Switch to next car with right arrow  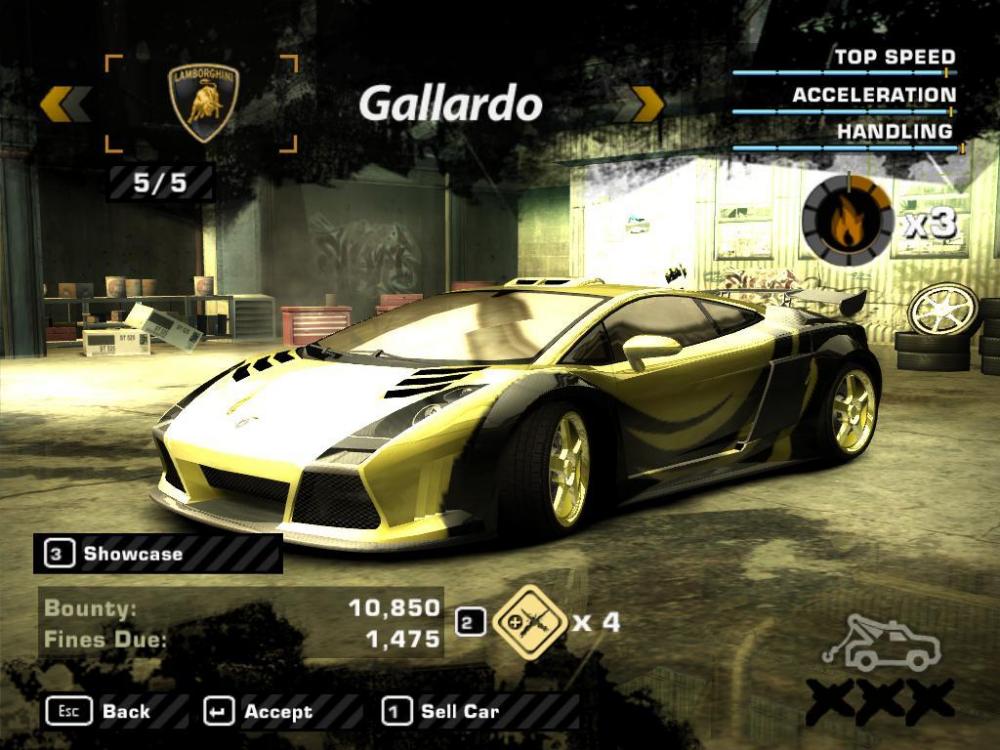(x=641, y=104)
